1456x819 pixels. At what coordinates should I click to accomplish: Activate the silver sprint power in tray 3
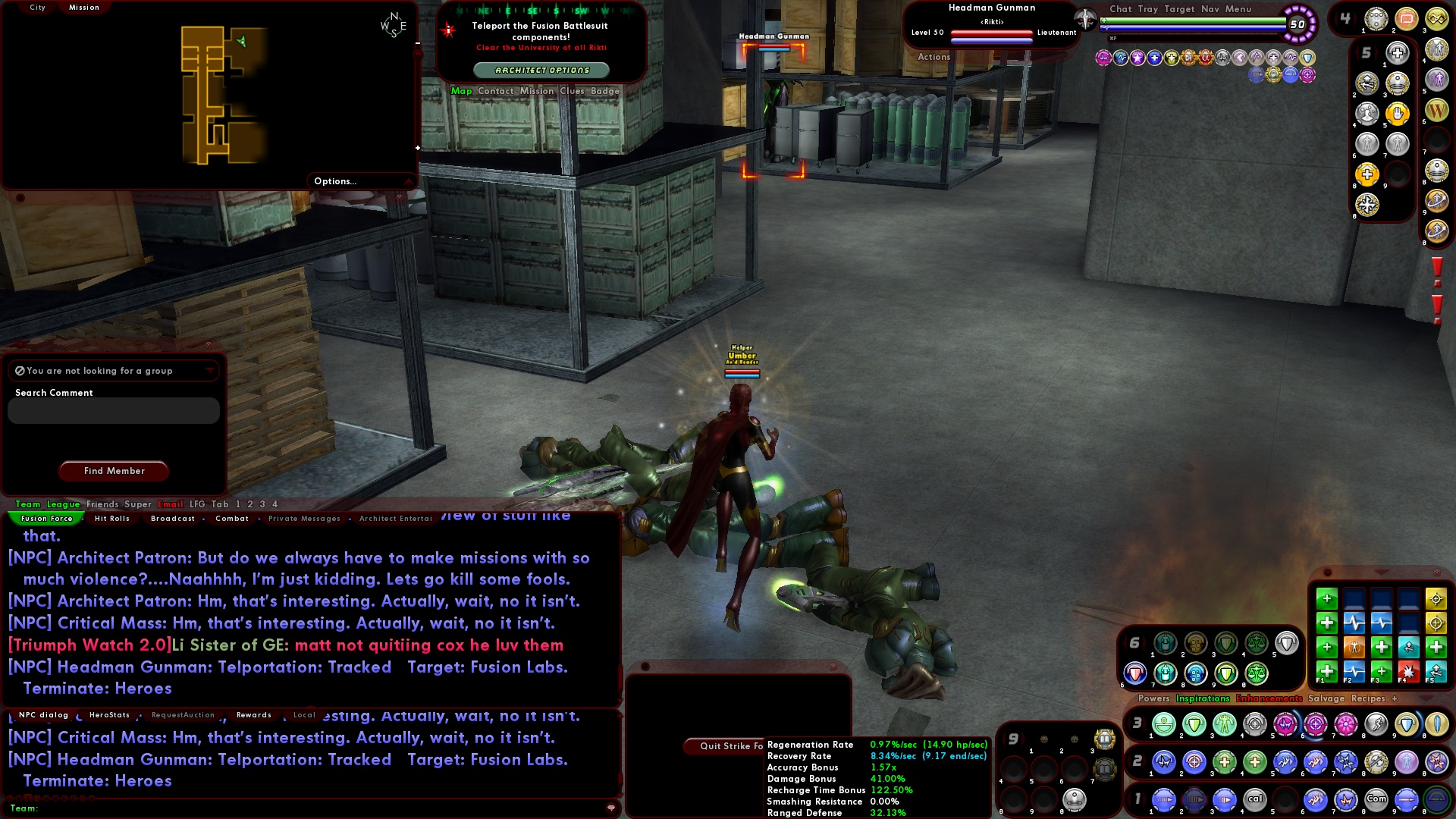pyautogui.click(x=1376, y=724)
